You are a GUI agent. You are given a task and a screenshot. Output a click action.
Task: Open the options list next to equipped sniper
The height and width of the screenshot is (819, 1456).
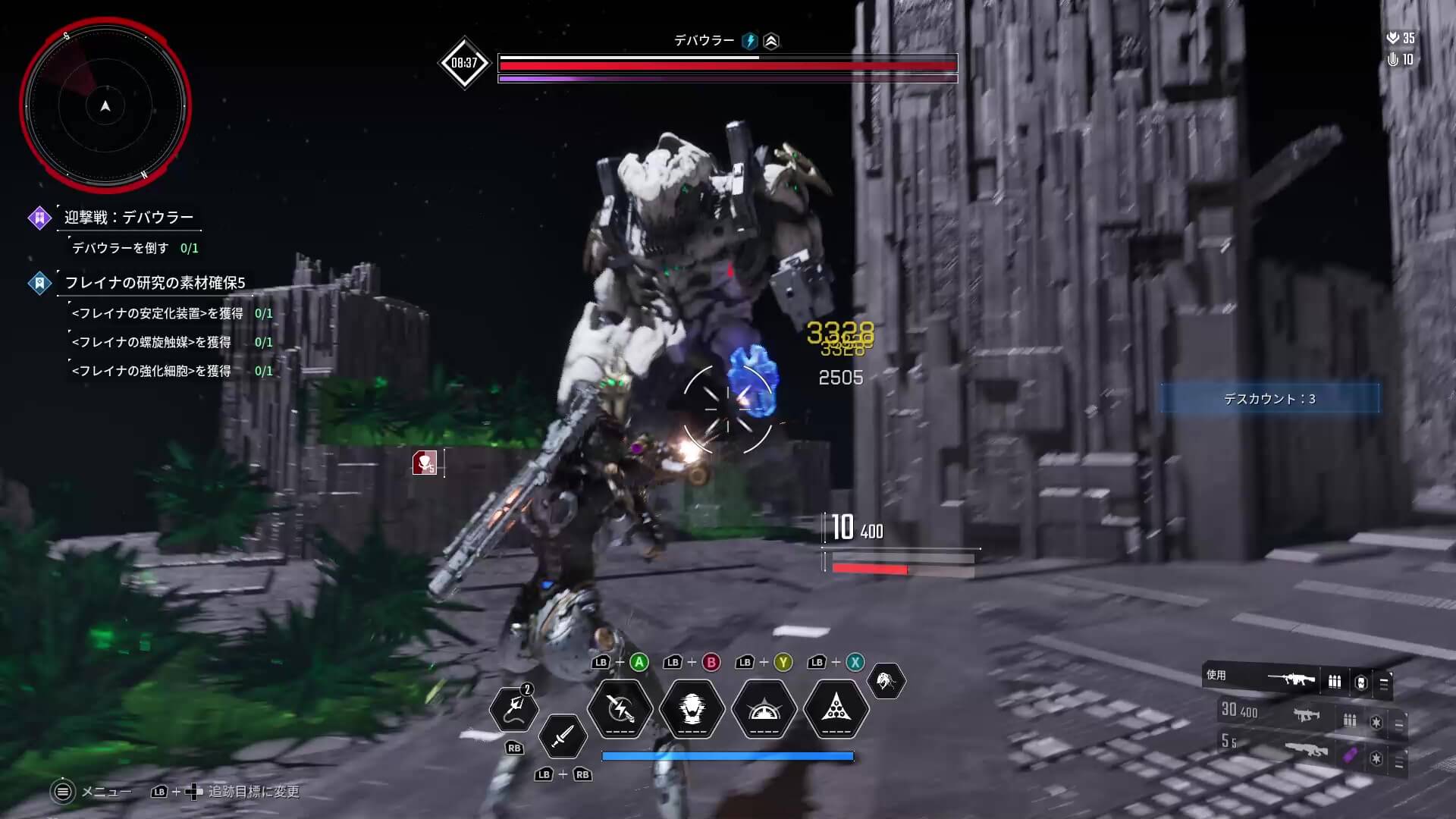[x=1383, y=682]
